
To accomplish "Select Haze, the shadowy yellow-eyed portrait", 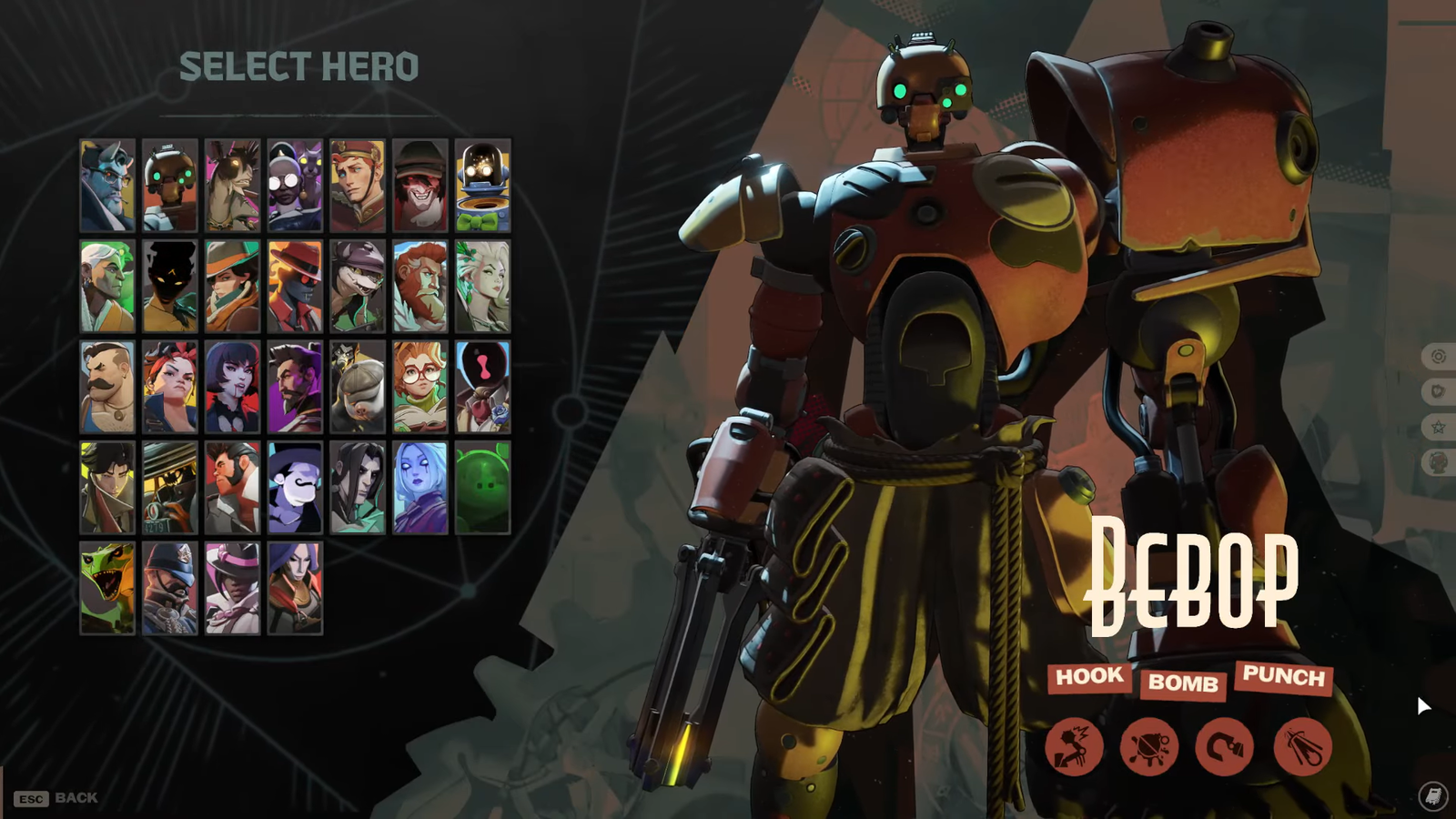I will pos(170,287).
